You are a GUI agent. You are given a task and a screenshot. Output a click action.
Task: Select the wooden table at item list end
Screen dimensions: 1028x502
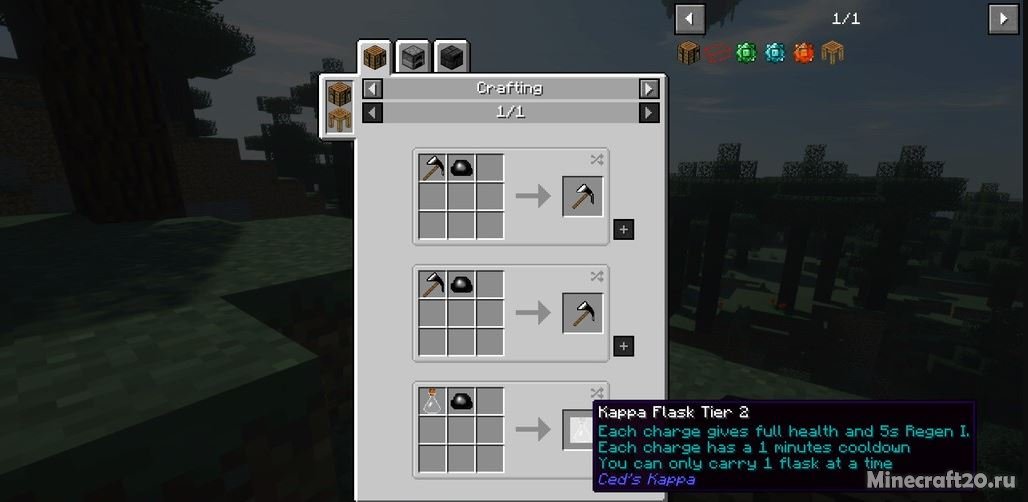coord(833,52)
